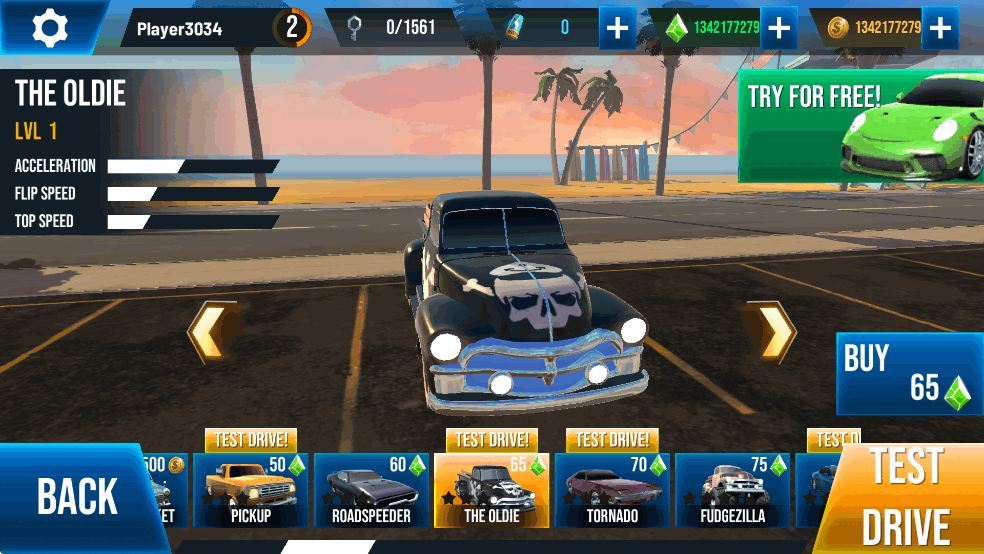Select The Oldie car tile

491,491
